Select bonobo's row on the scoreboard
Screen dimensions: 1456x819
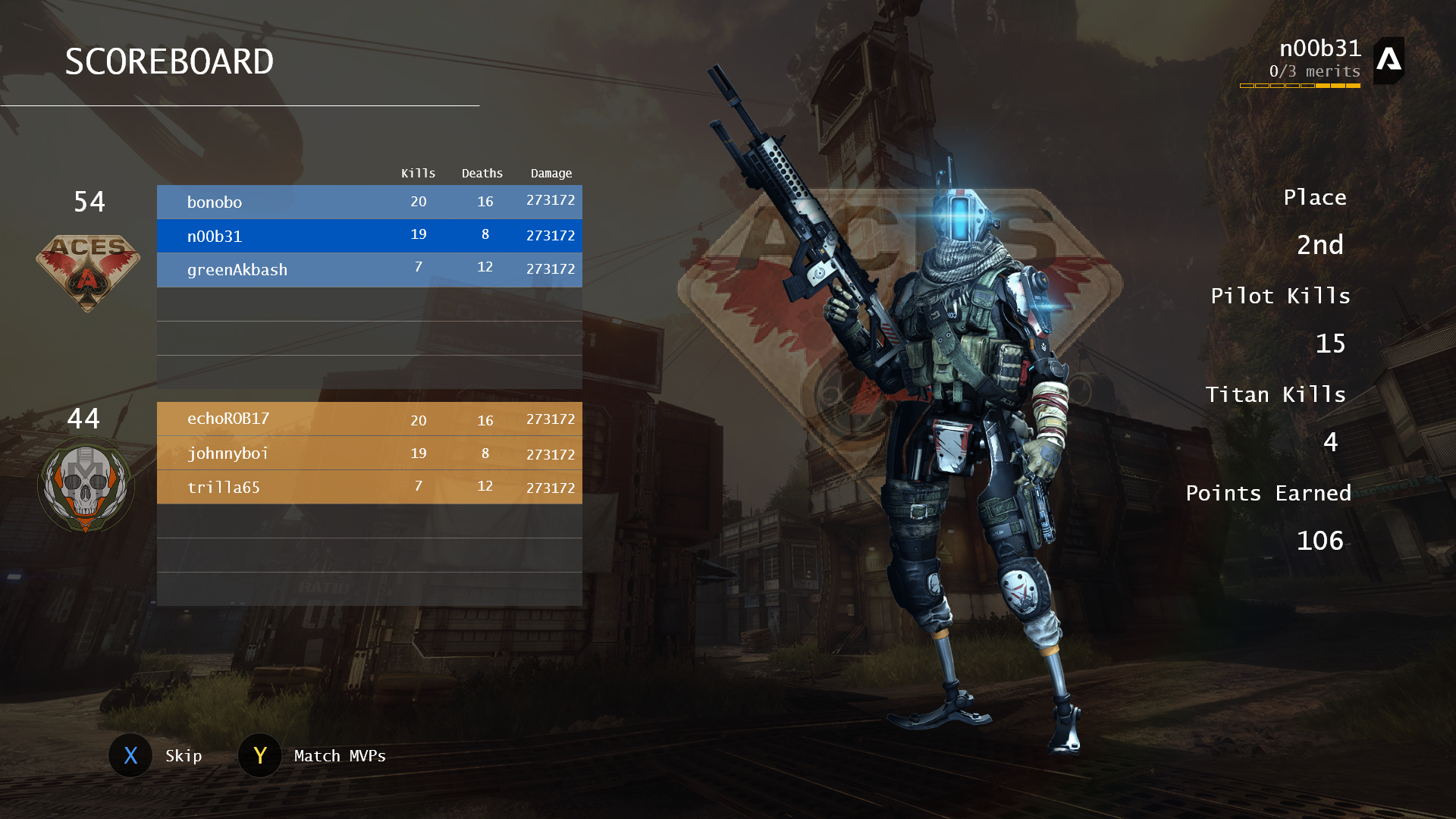click(x=369, y=202)
